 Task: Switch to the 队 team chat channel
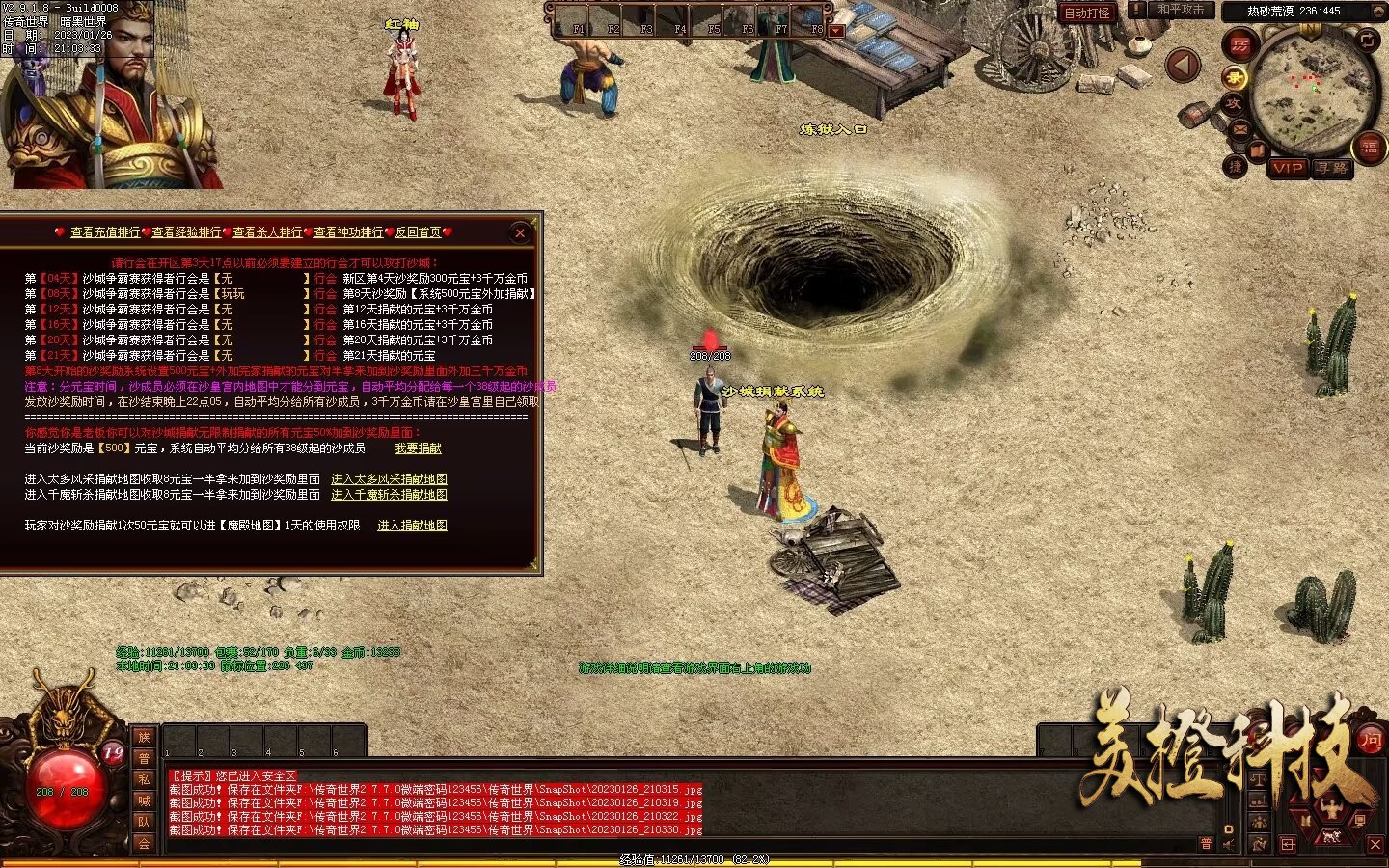click(x=144, y=822)
